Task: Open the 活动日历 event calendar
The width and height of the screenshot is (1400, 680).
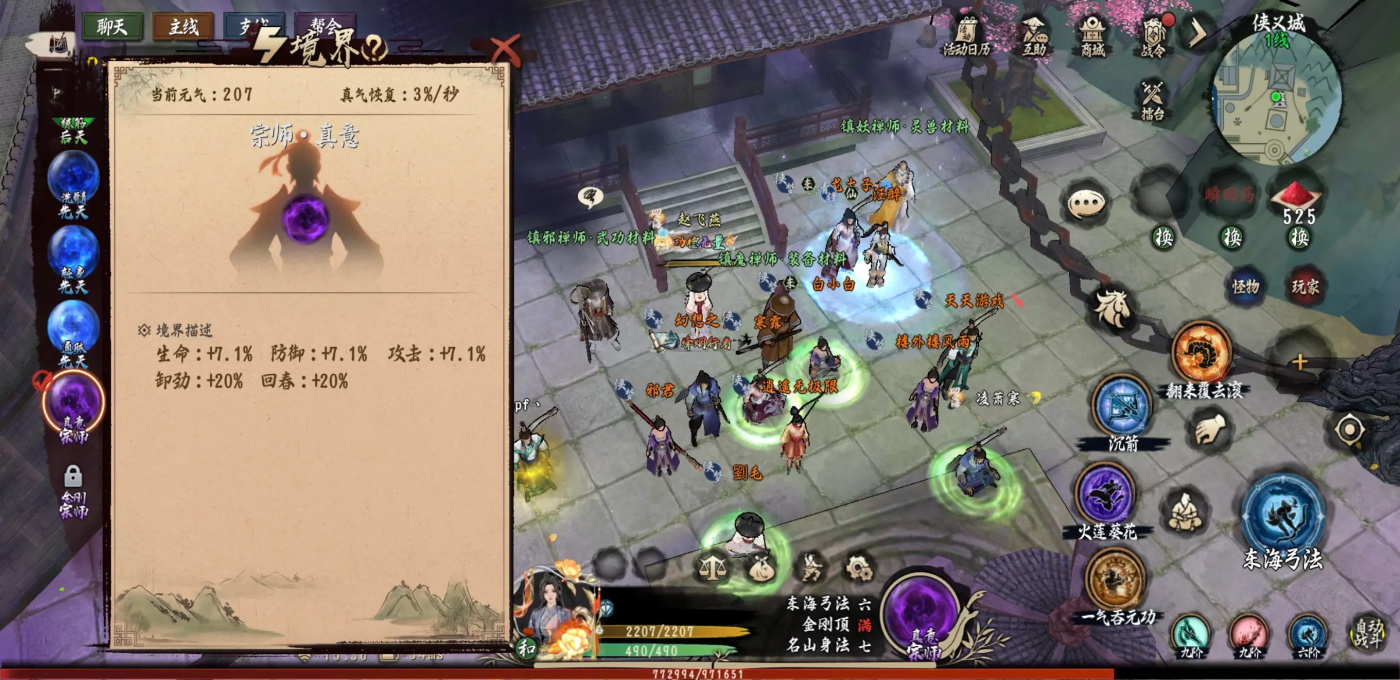Action: coord(966,36)
